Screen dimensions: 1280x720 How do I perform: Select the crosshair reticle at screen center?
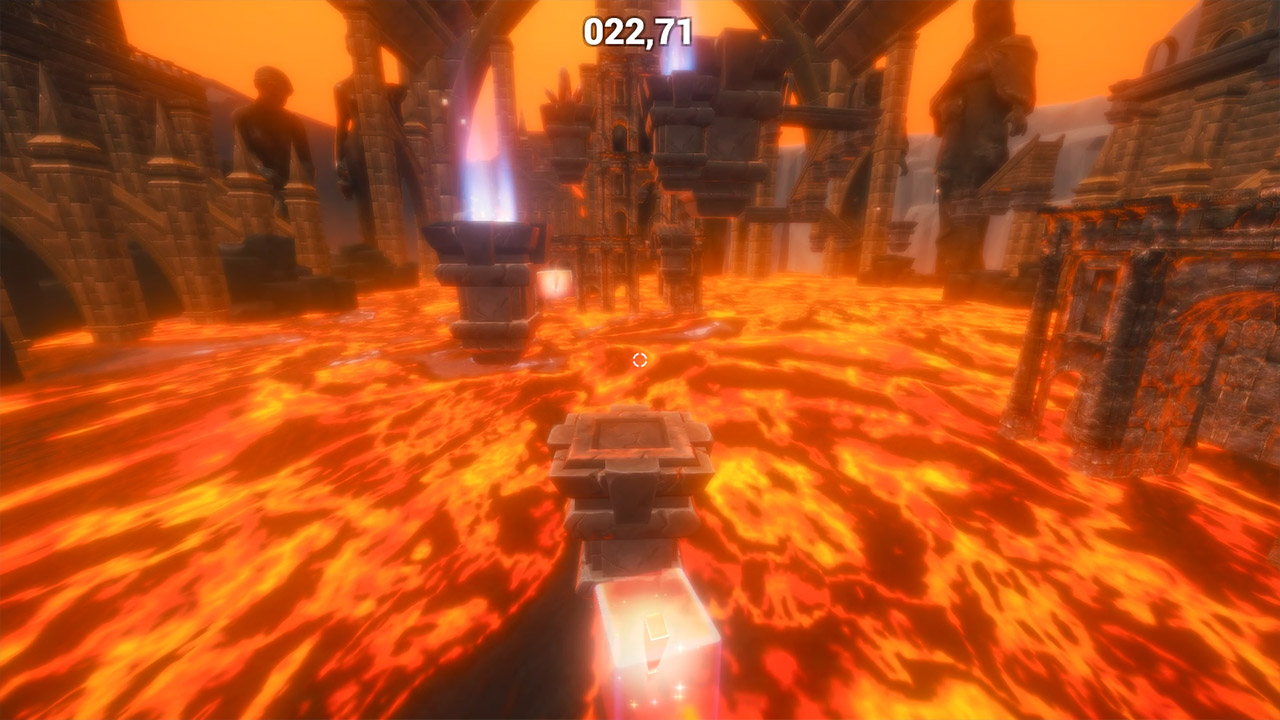(640, 362)
